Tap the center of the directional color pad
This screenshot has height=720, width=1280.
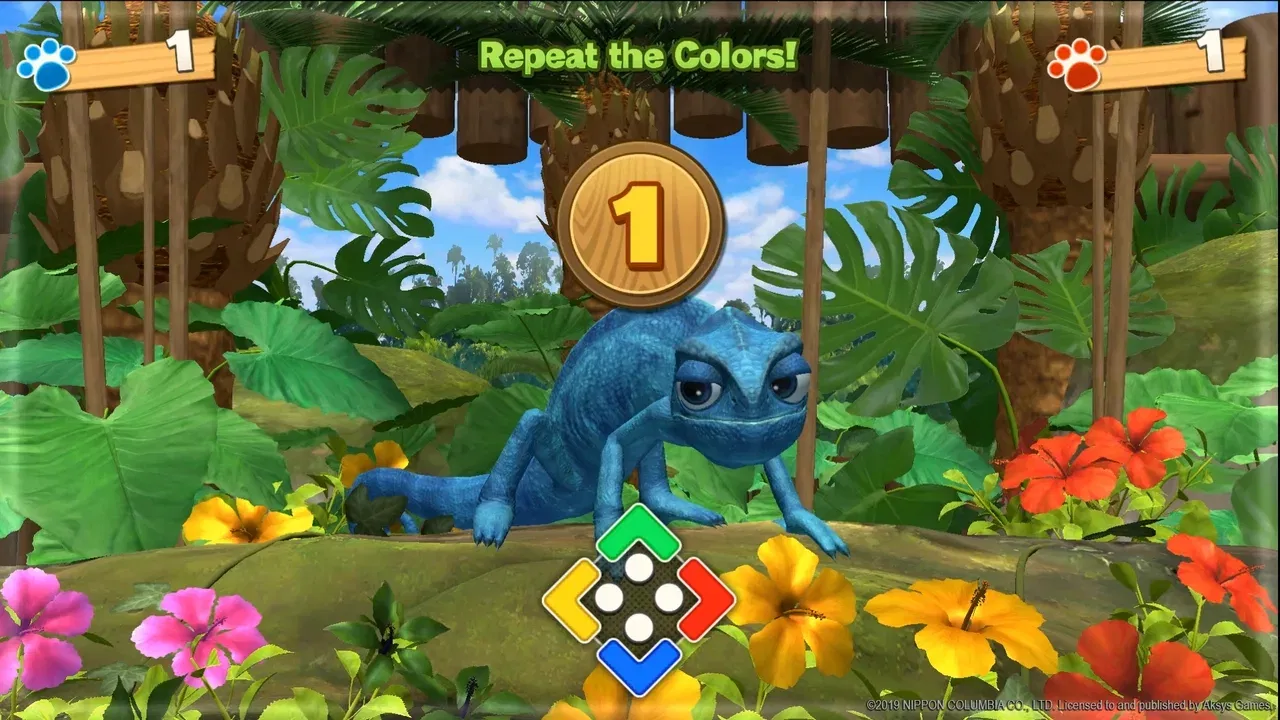coord(640,600)
